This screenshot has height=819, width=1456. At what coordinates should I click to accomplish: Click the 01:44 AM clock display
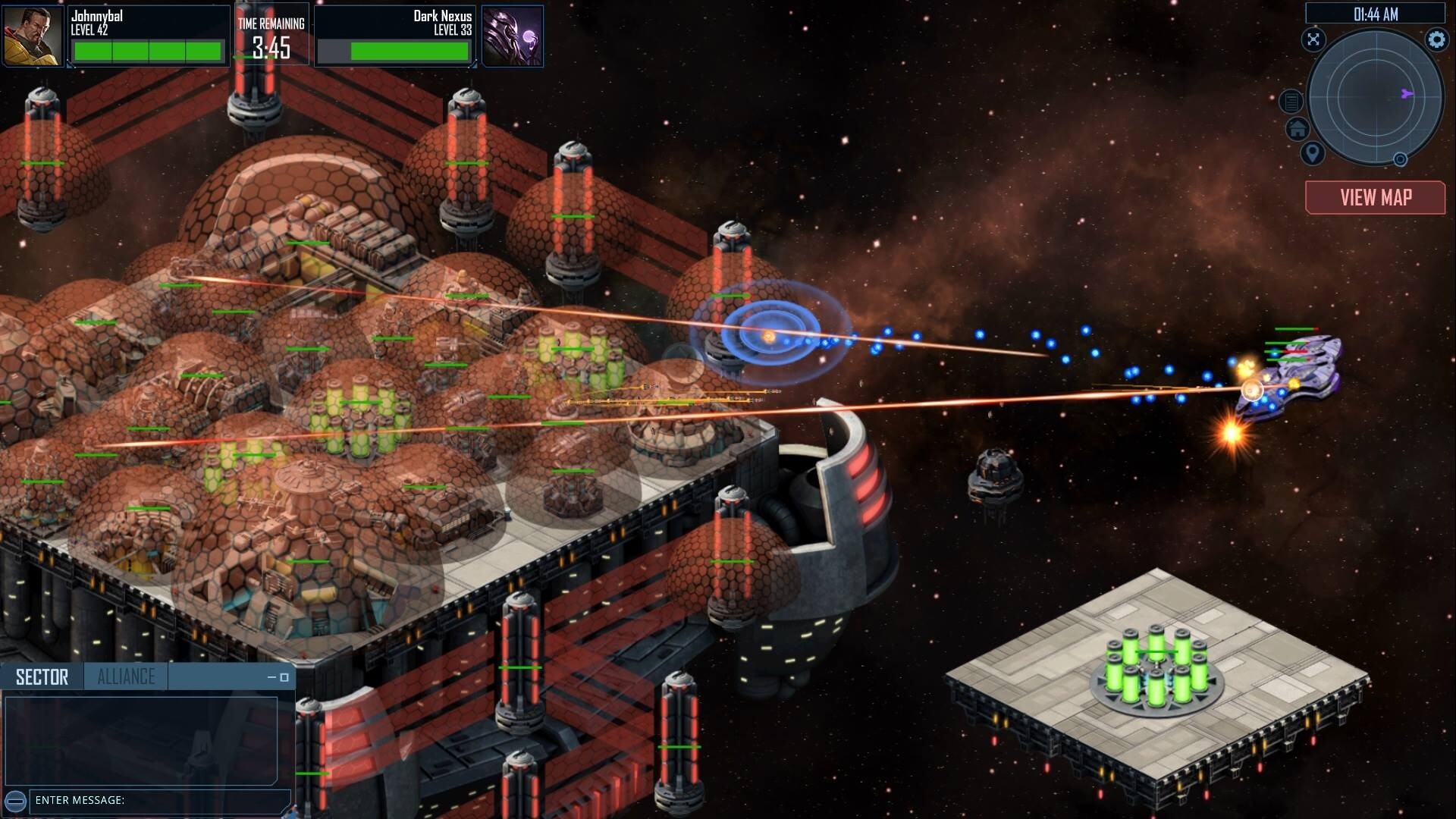tap(1377, 12)
